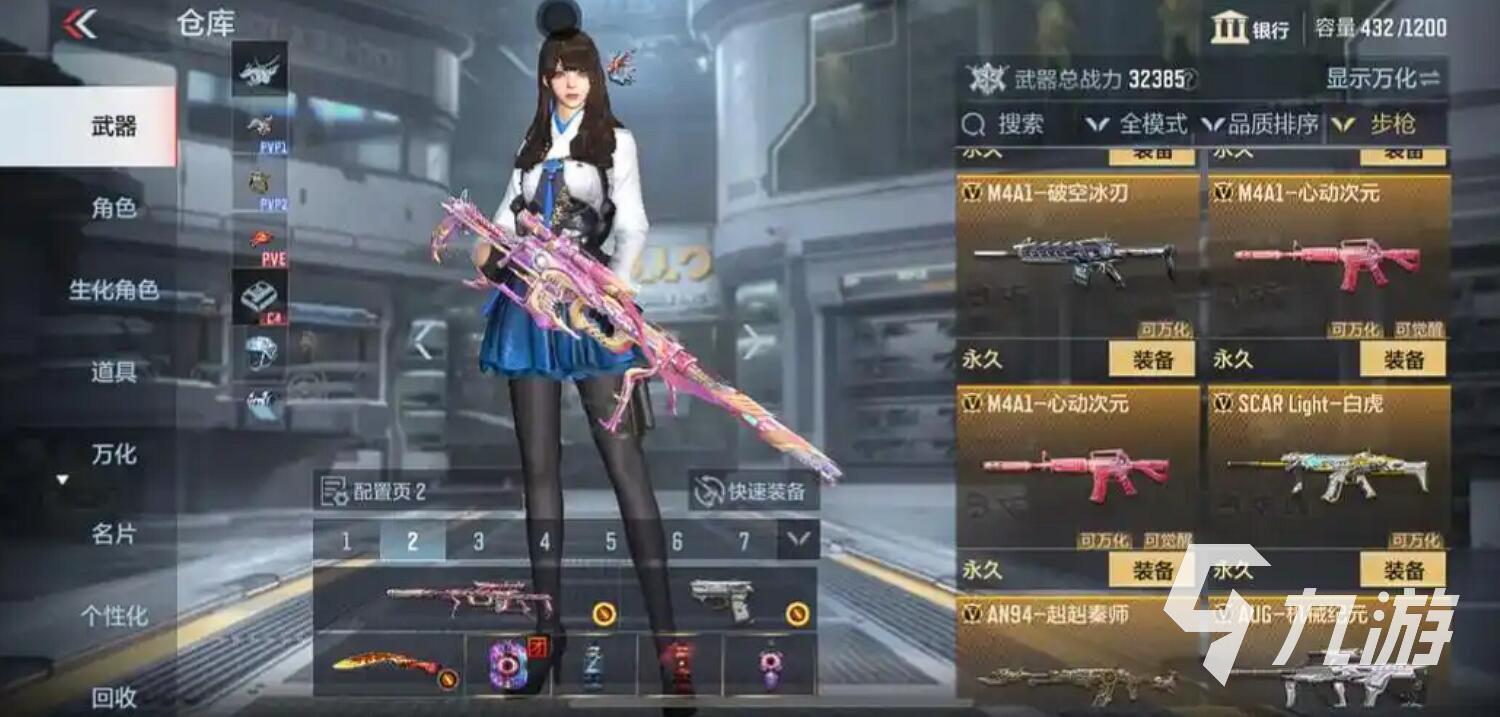Image resolution: width=1500 pixels, height=717 pixels.
Task: Switch to the 个性化 category
Action: (114, 616)
